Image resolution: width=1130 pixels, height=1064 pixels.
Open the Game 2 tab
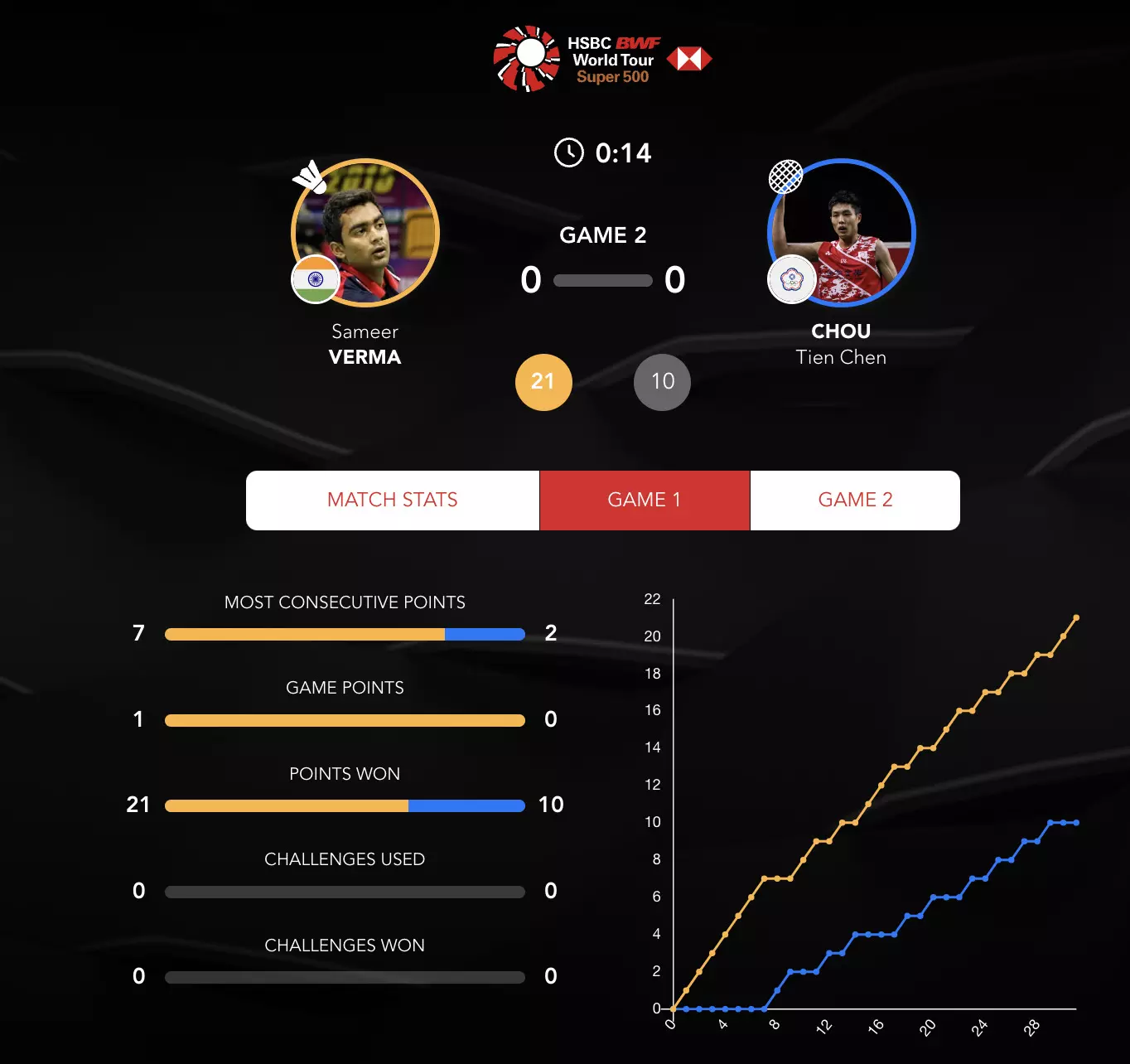(855, 500)
